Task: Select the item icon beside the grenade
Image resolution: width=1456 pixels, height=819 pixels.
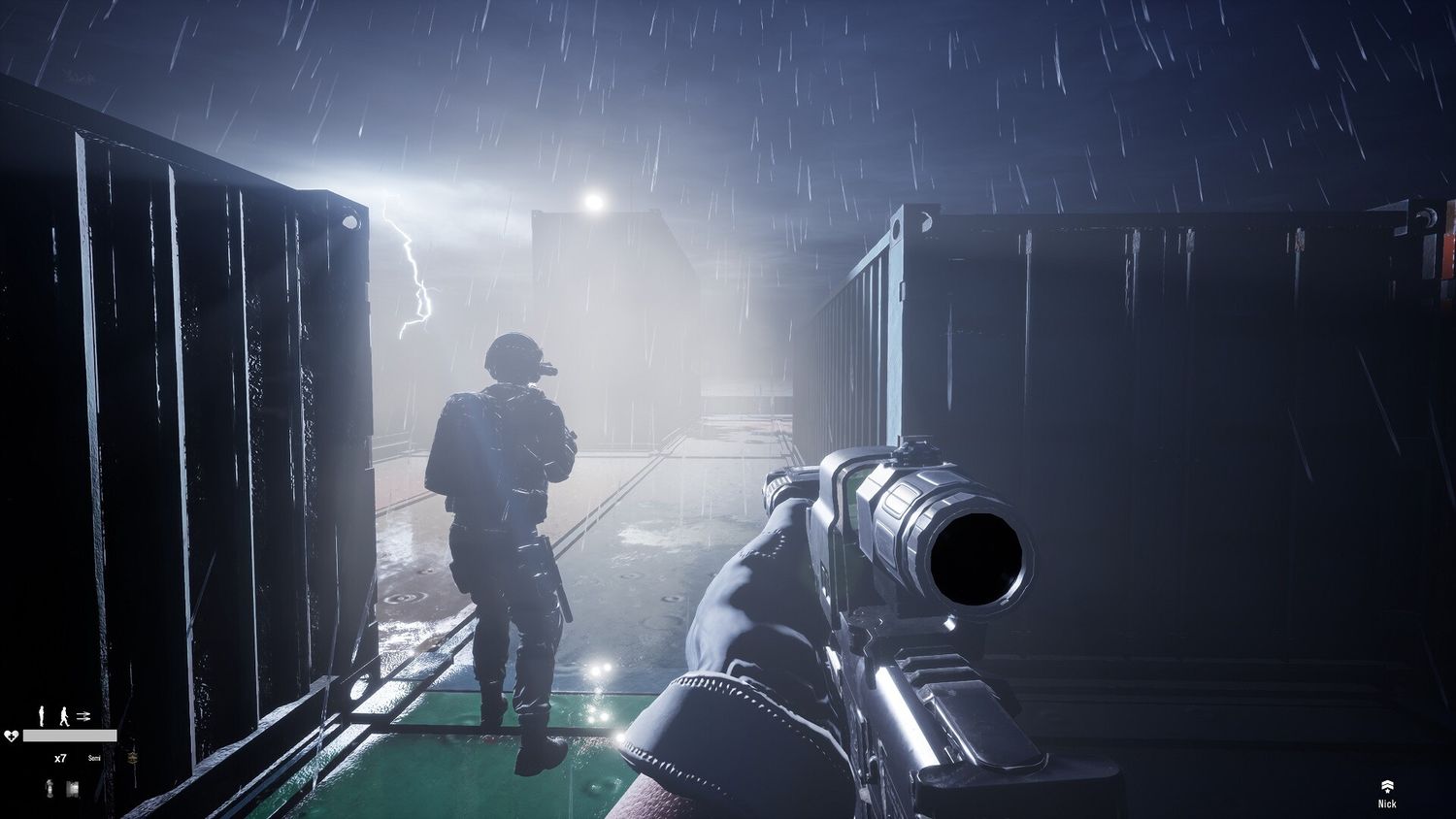Action: coord(73,788)
